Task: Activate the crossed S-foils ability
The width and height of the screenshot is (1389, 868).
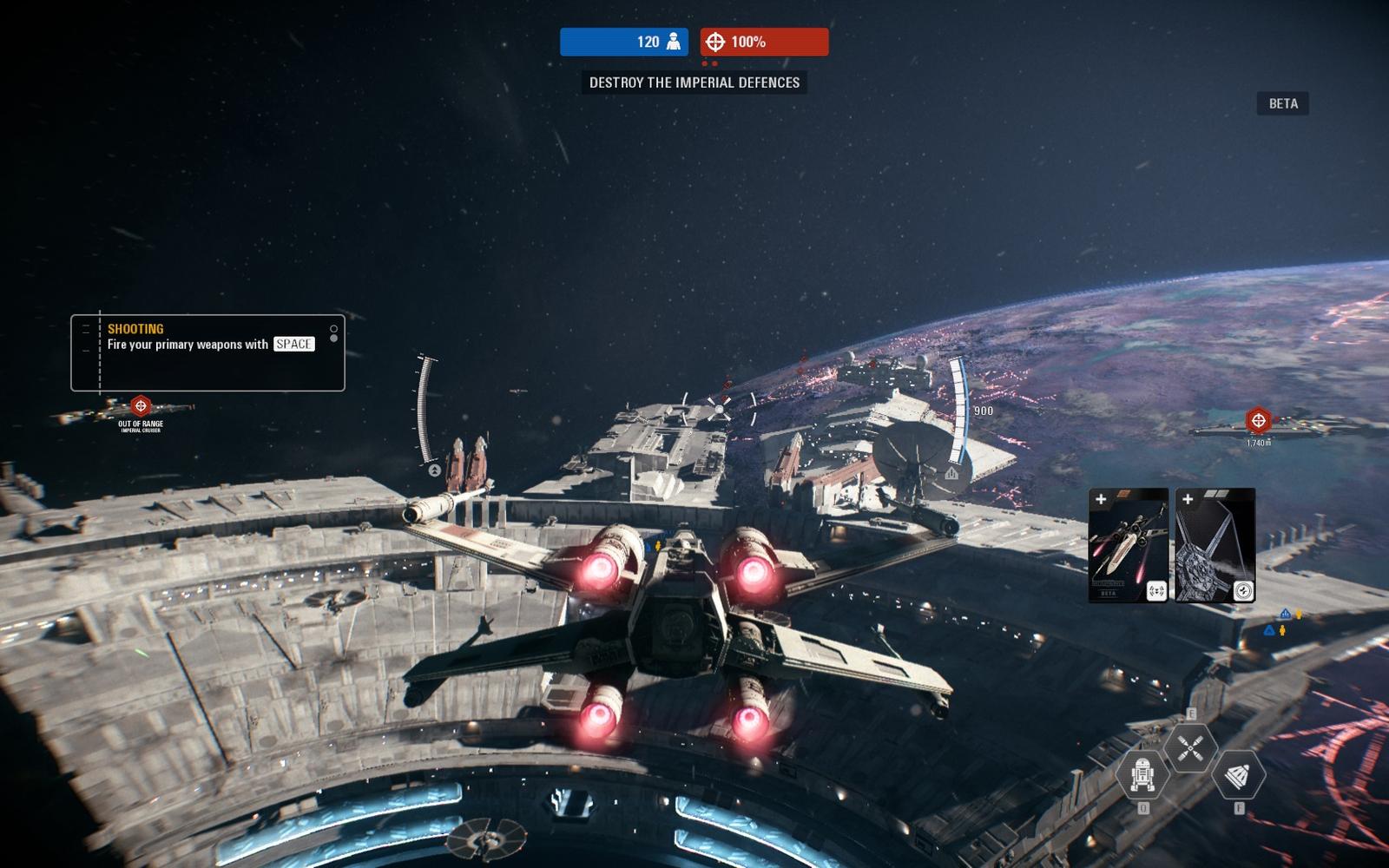Action: [1190, 746]
